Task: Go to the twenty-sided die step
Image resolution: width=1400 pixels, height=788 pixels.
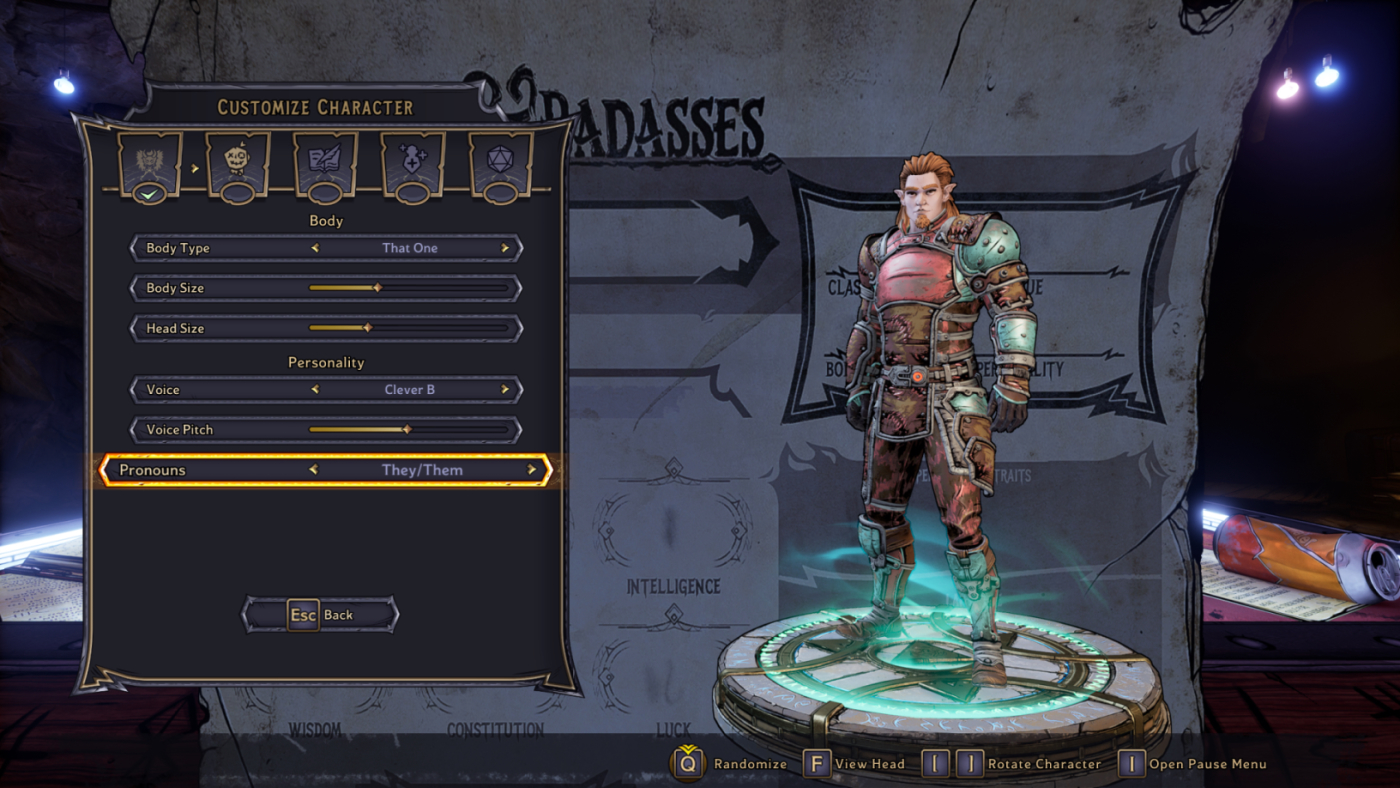Action: point(500,162)
